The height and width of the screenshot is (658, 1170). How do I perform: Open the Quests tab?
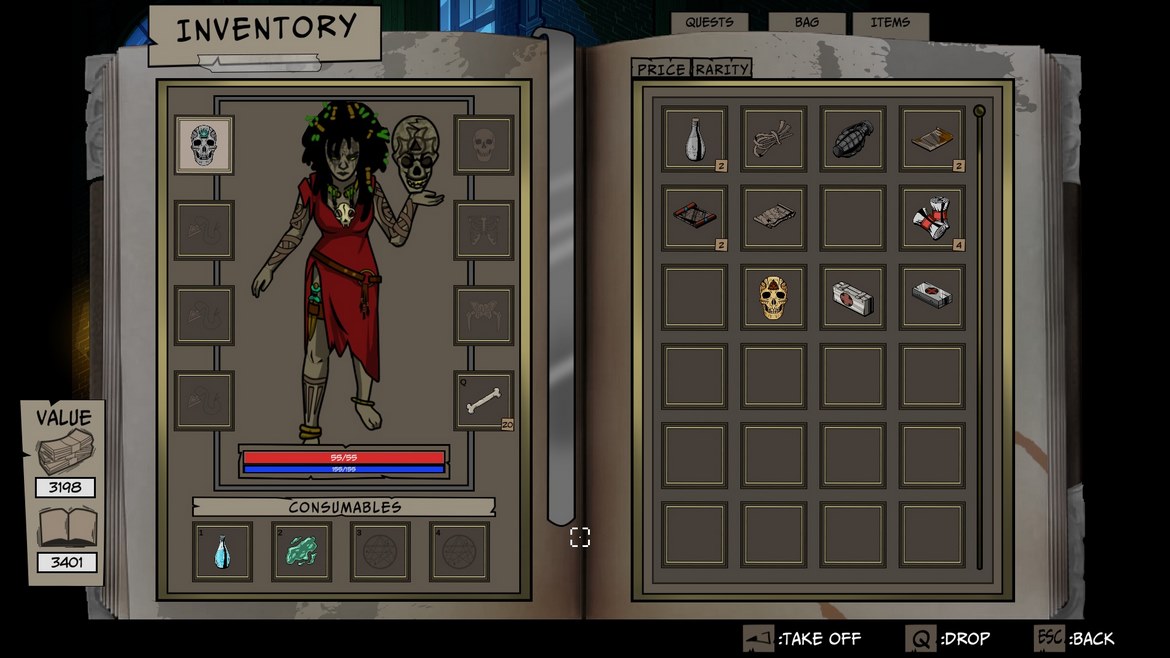coord(709,23)
